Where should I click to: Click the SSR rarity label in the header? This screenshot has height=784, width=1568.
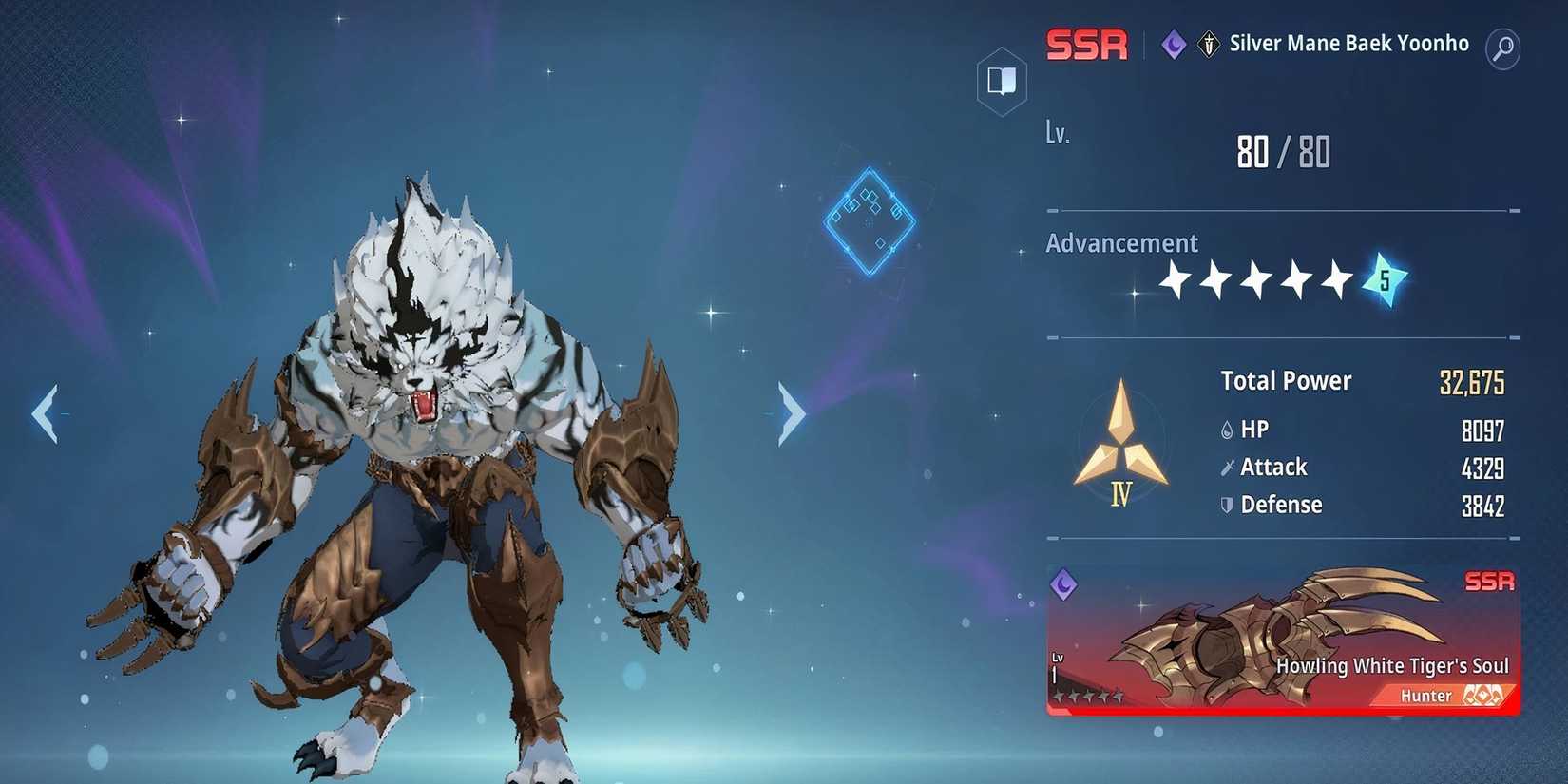click(1086, 45)
